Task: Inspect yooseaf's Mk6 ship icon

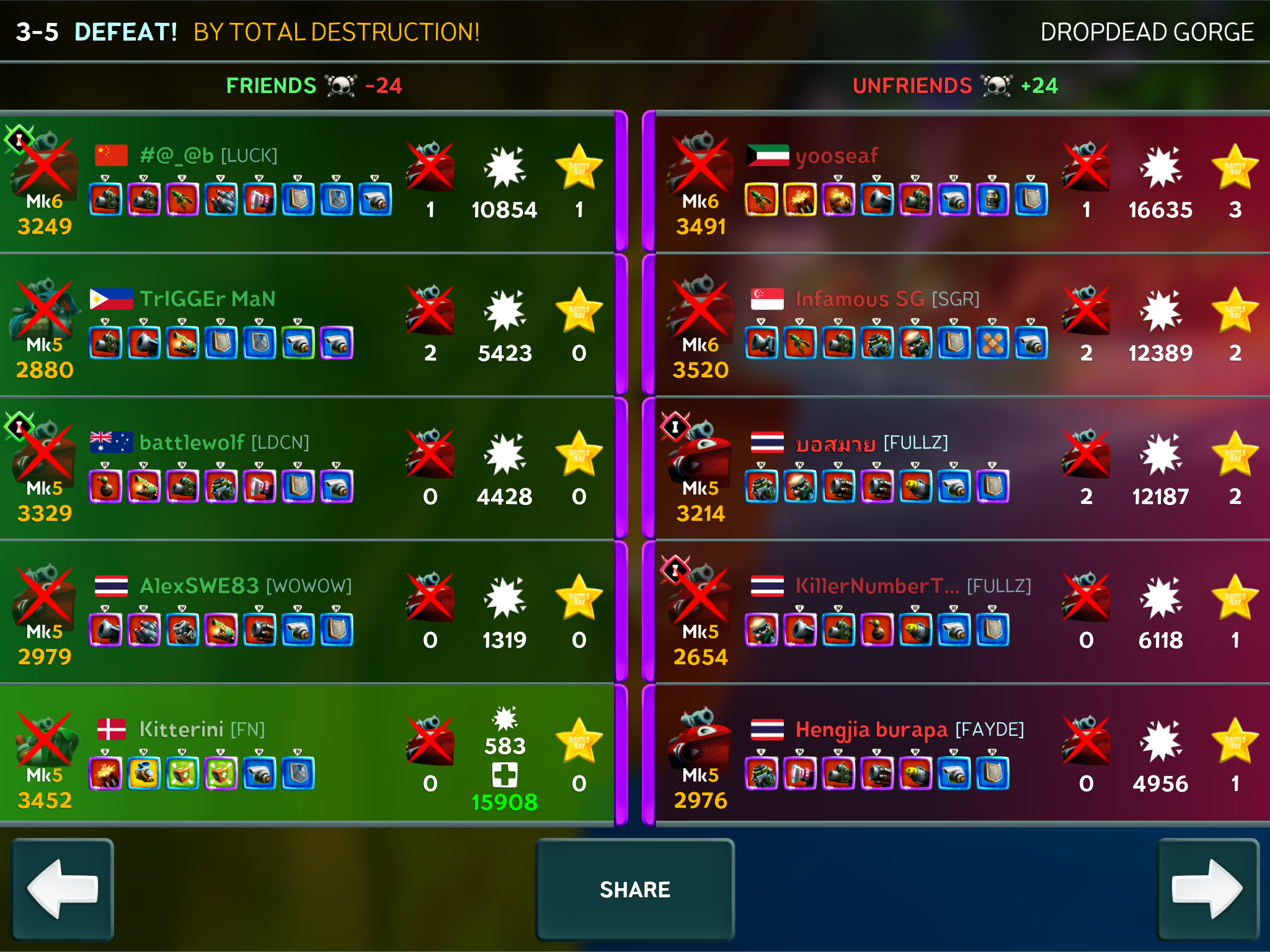Action: tap(701, 164)
